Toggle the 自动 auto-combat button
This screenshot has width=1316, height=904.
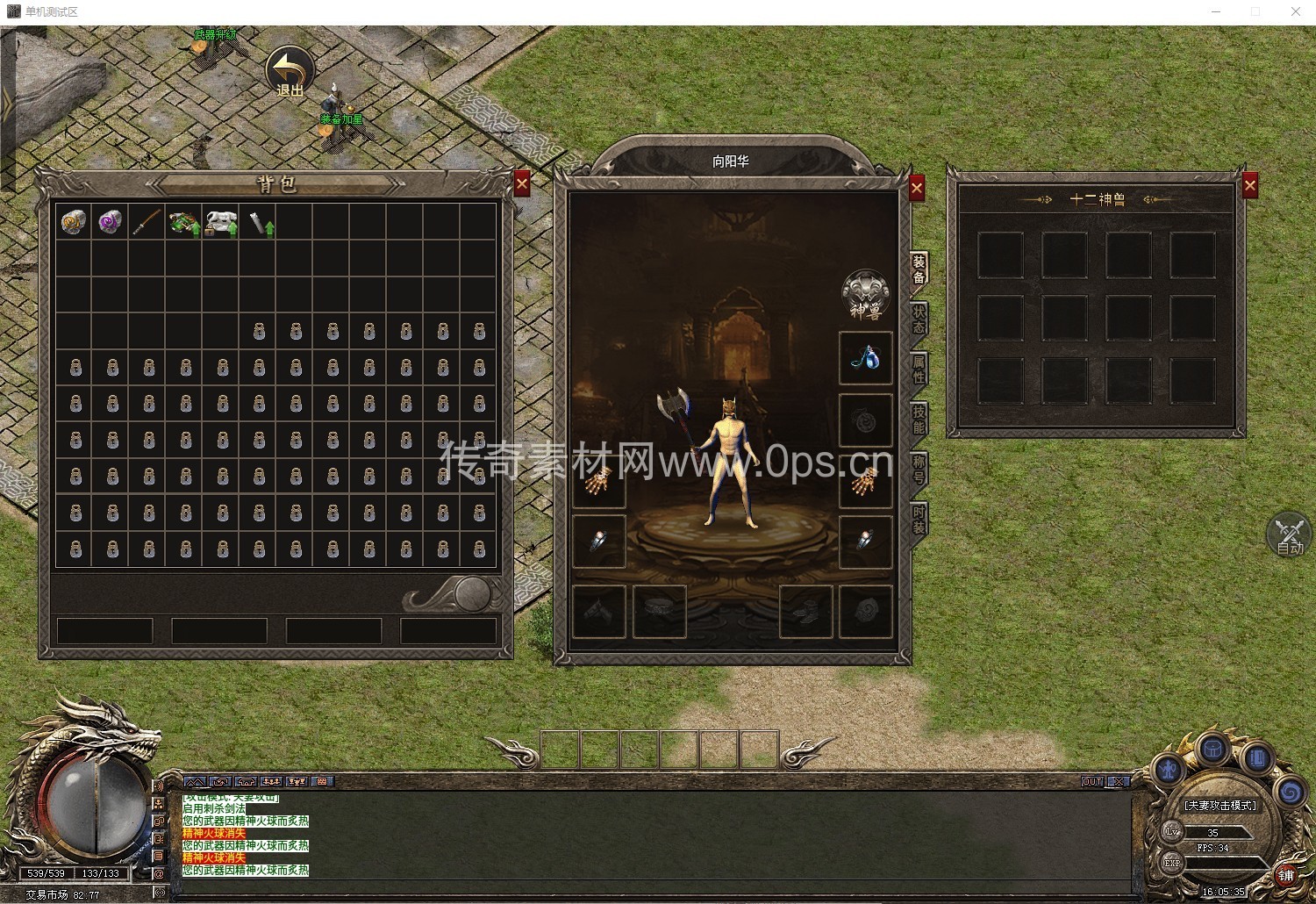(x=1289, y=535)
